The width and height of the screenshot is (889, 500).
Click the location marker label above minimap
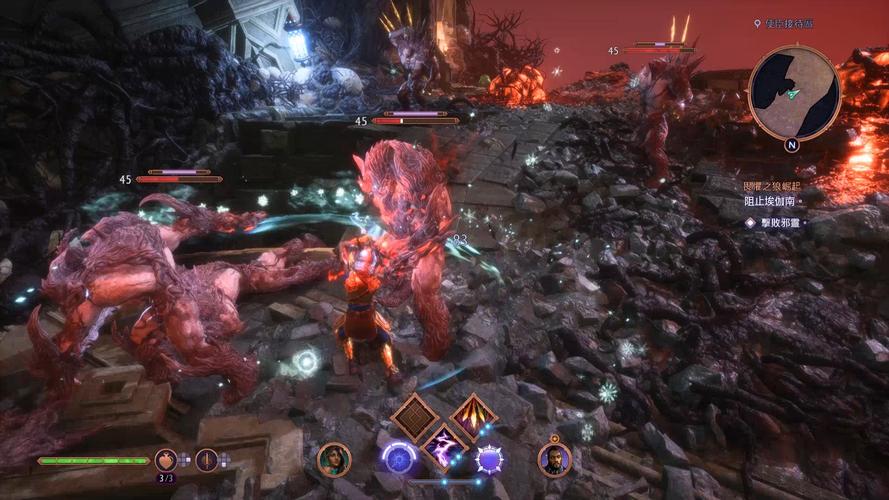coord(786,23)
